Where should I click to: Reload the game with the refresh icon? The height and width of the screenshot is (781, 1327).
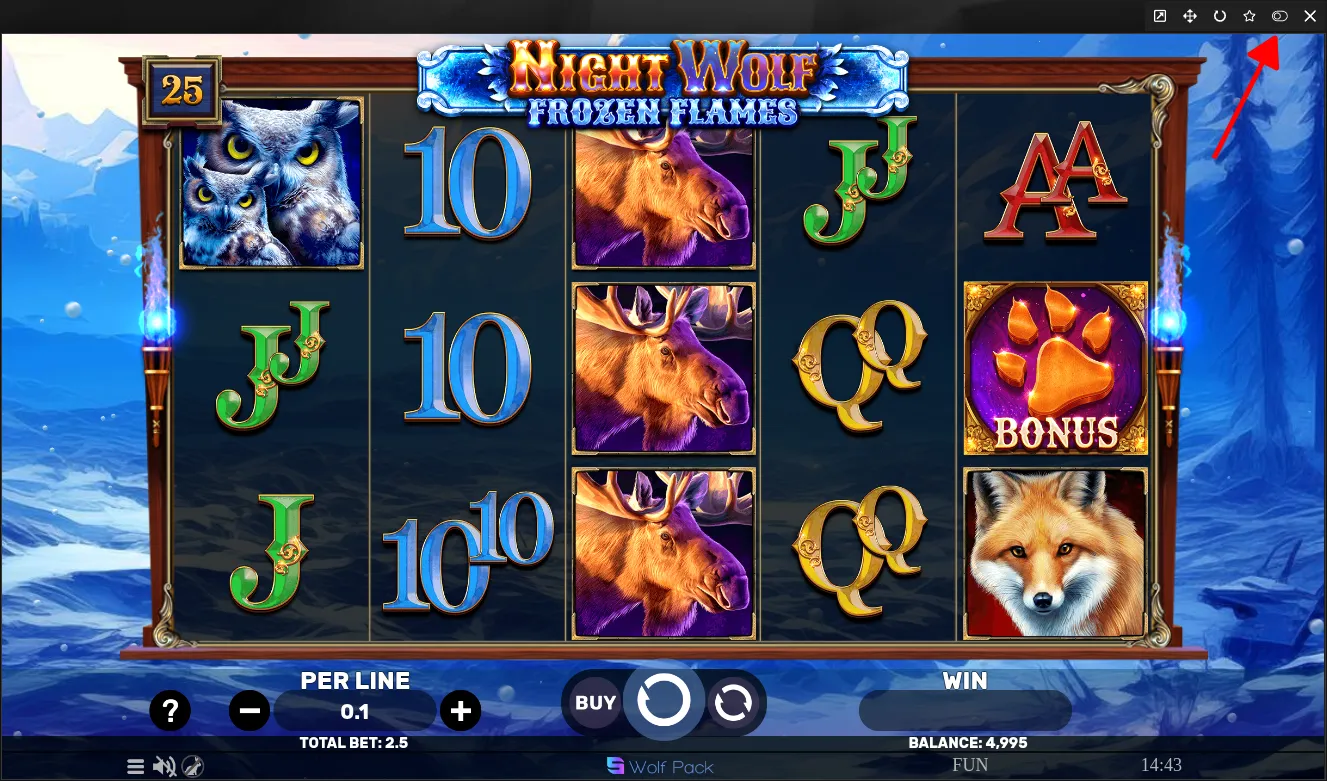point(1219,16)
